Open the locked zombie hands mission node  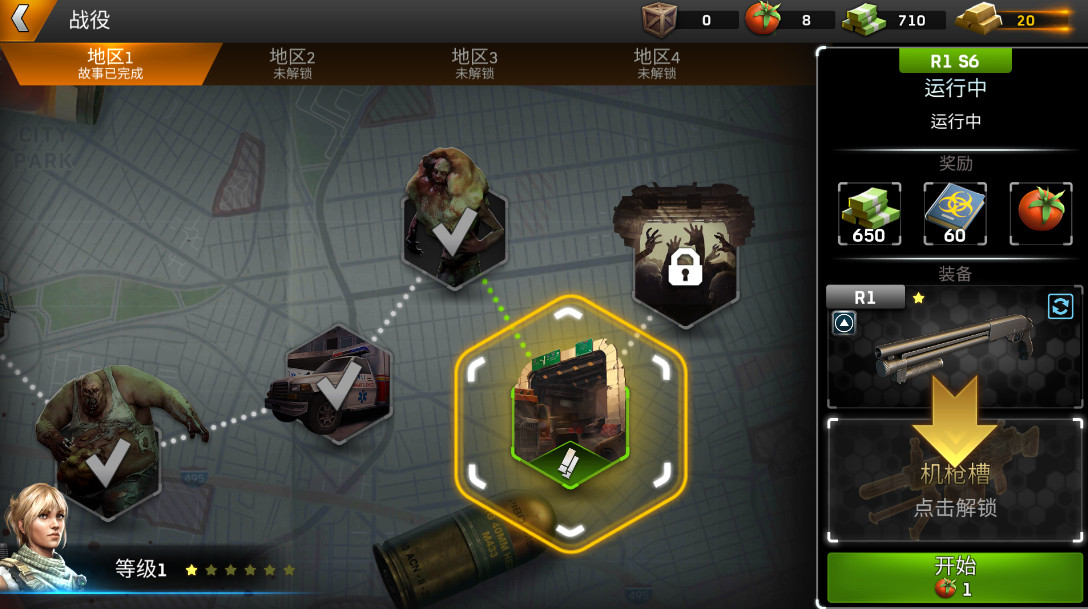click(684, 260)
